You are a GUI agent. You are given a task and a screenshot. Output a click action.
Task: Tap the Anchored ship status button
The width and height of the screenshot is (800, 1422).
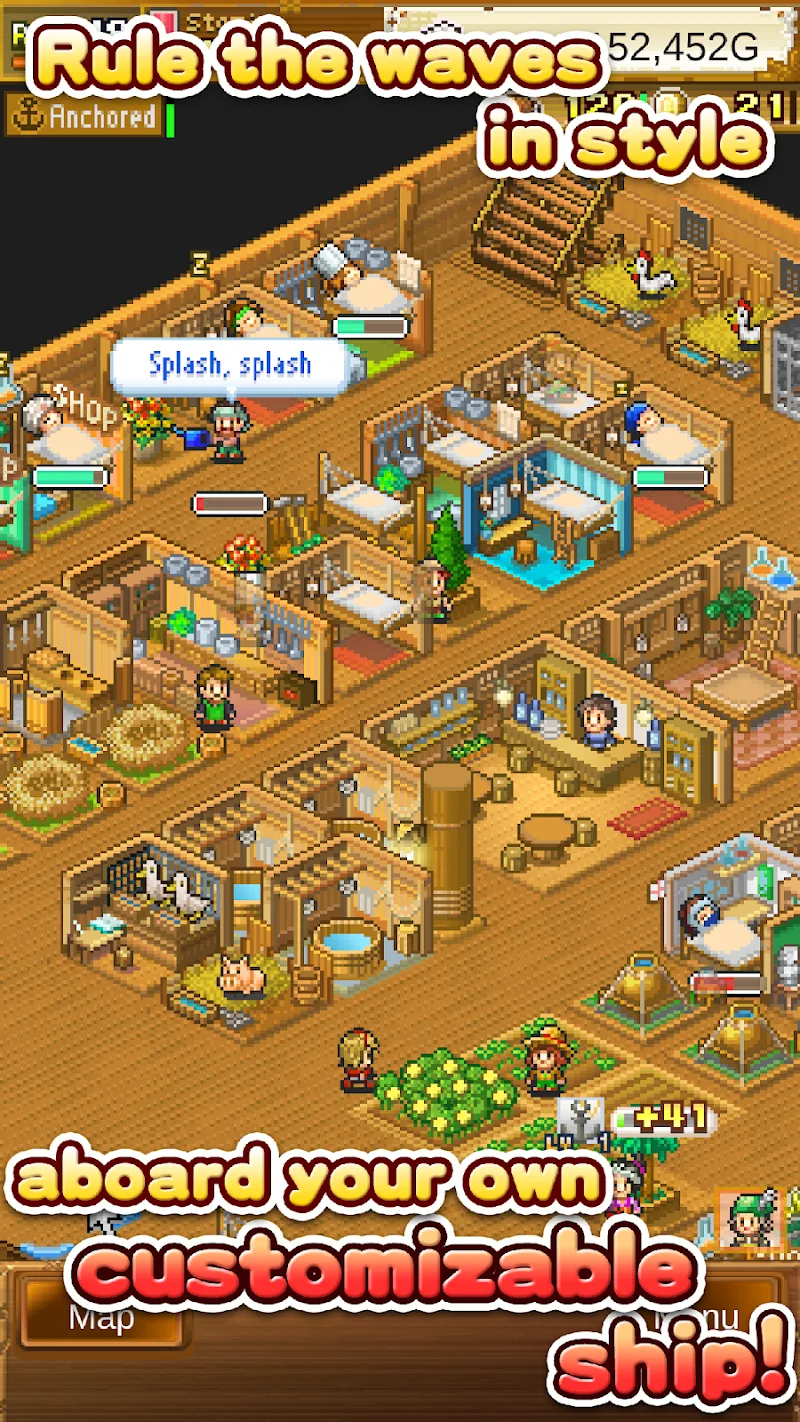[x=85, y=117]
